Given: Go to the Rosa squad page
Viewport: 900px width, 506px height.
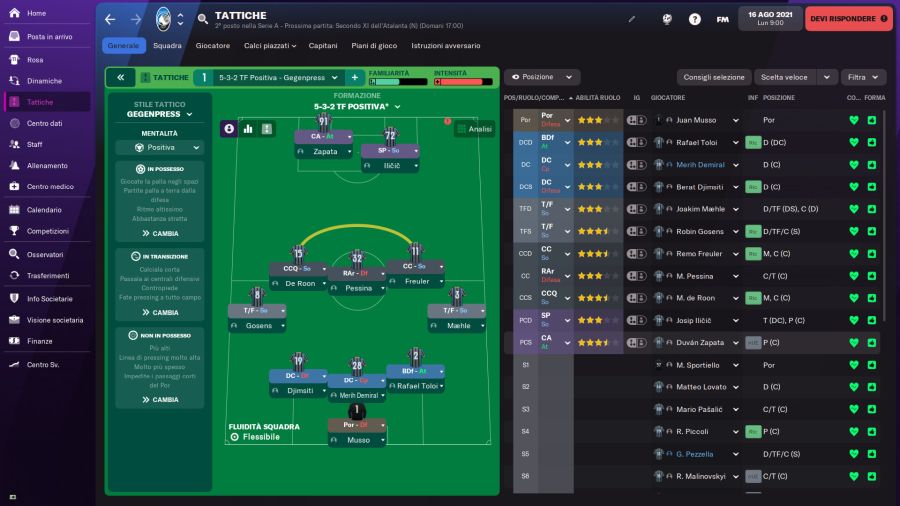Looking at the screenshot, I should pyautogui.click(x=35, y=59).
